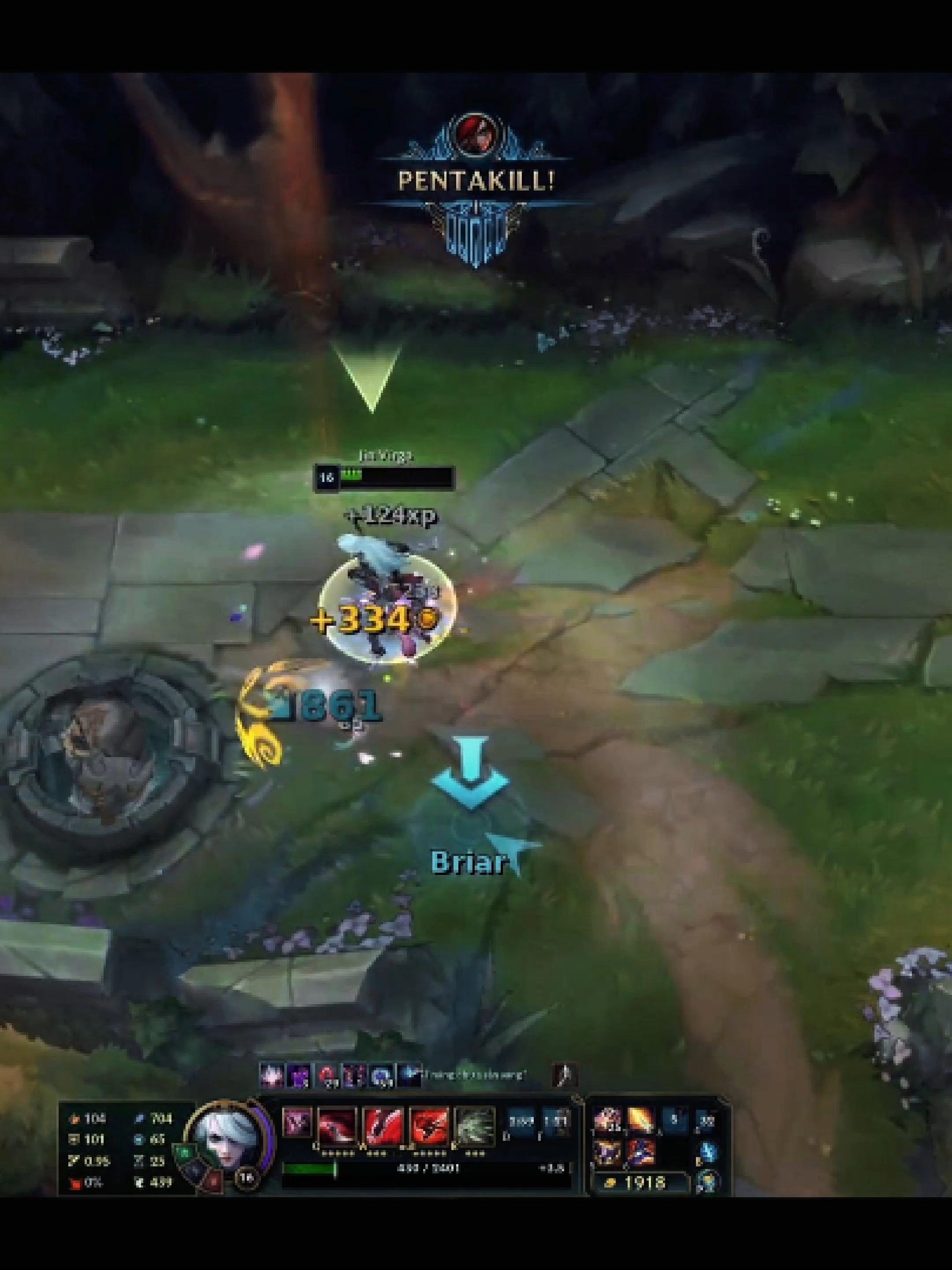Image resolution: width=952 pixels, height=1270 pixels.
Task: Toggle the blue stats tab beside the portrait
Action: [194, 1170]
